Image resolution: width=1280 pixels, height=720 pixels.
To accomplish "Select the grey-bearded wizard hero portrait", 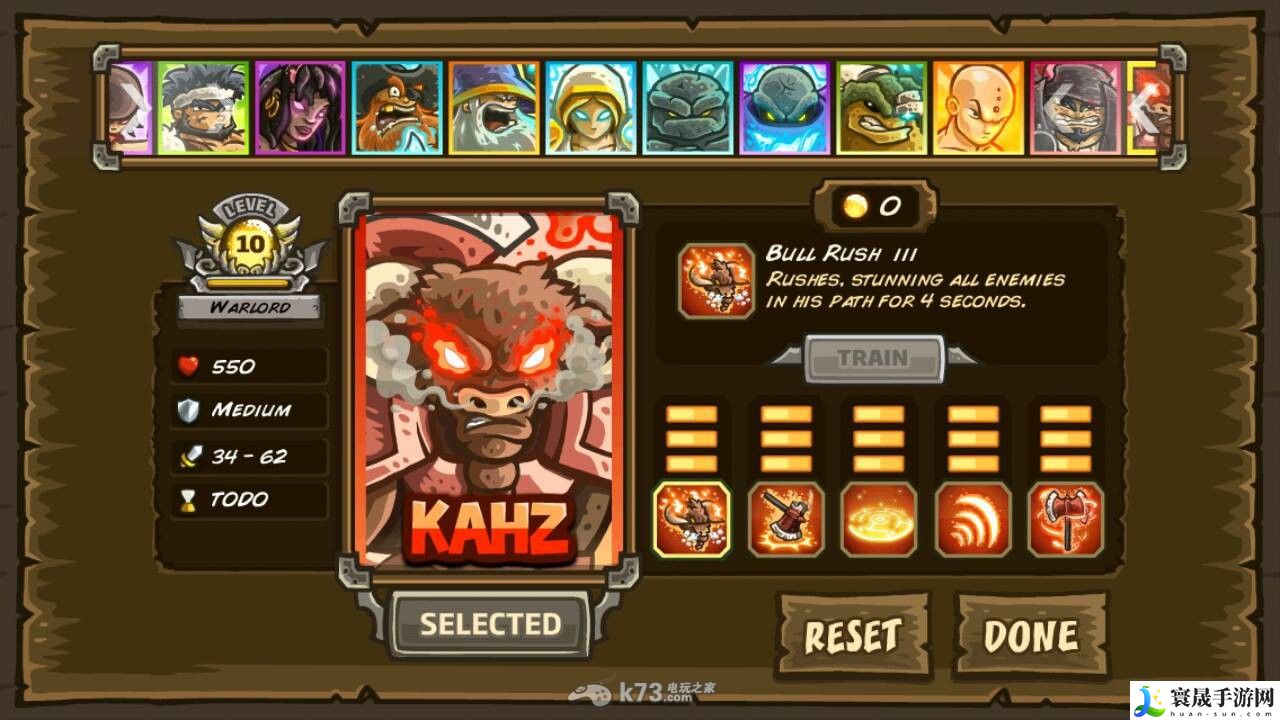I will point(494,108).
